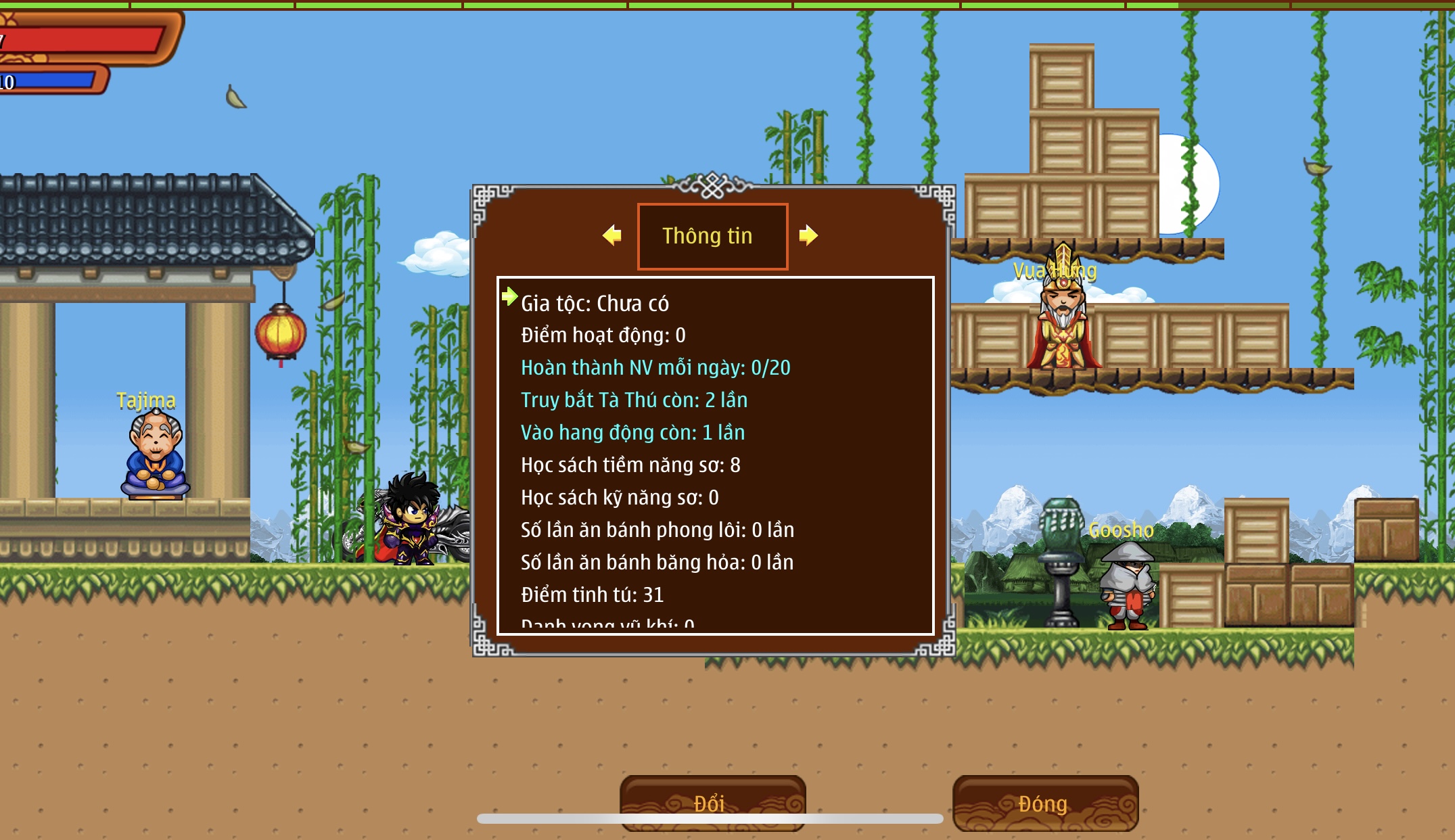Click the Điểm tinh tú: 31 row

point(592,595)
